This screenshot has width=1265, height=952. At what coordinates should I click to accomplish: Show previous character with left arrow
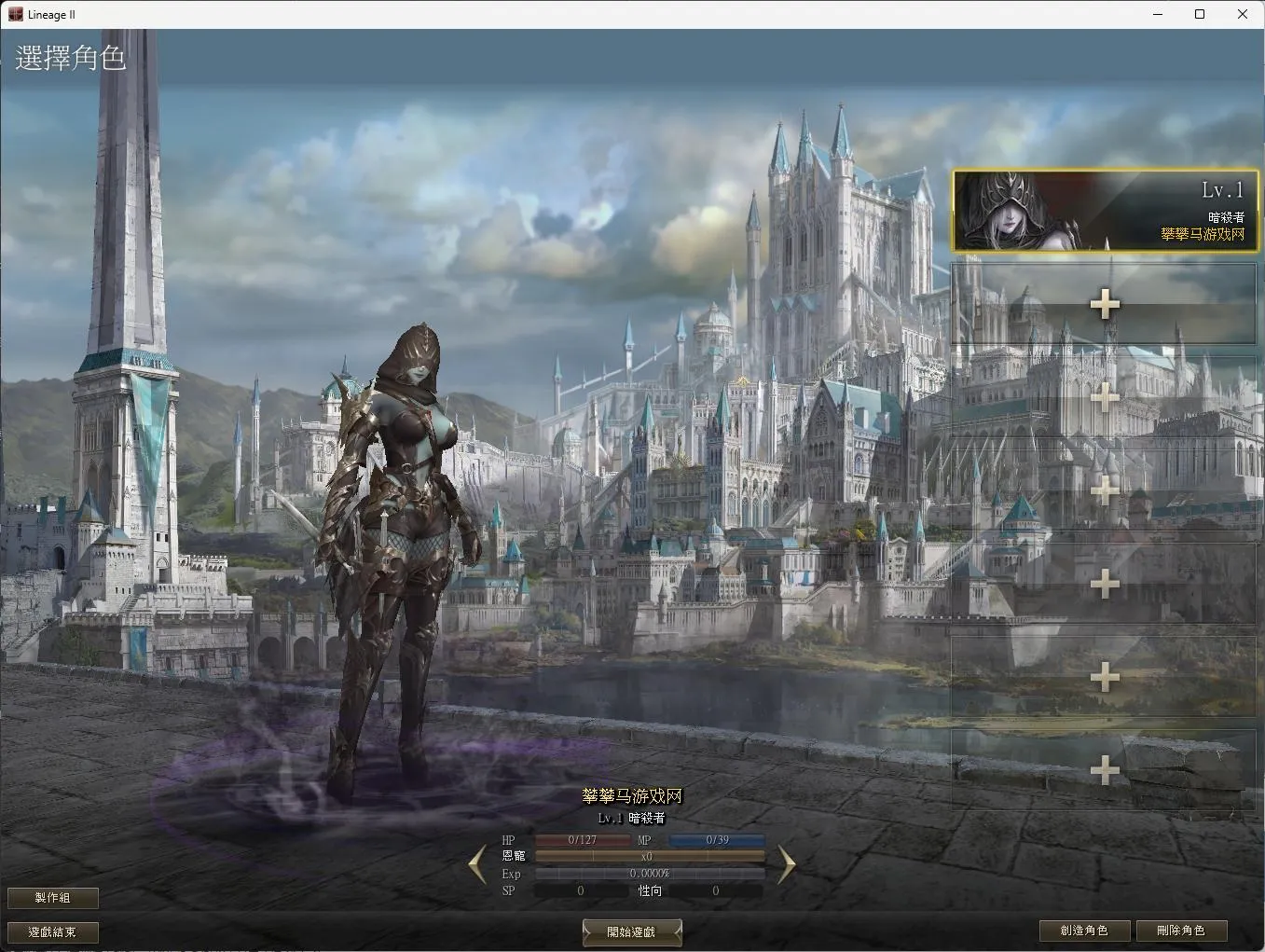(477, 864)
